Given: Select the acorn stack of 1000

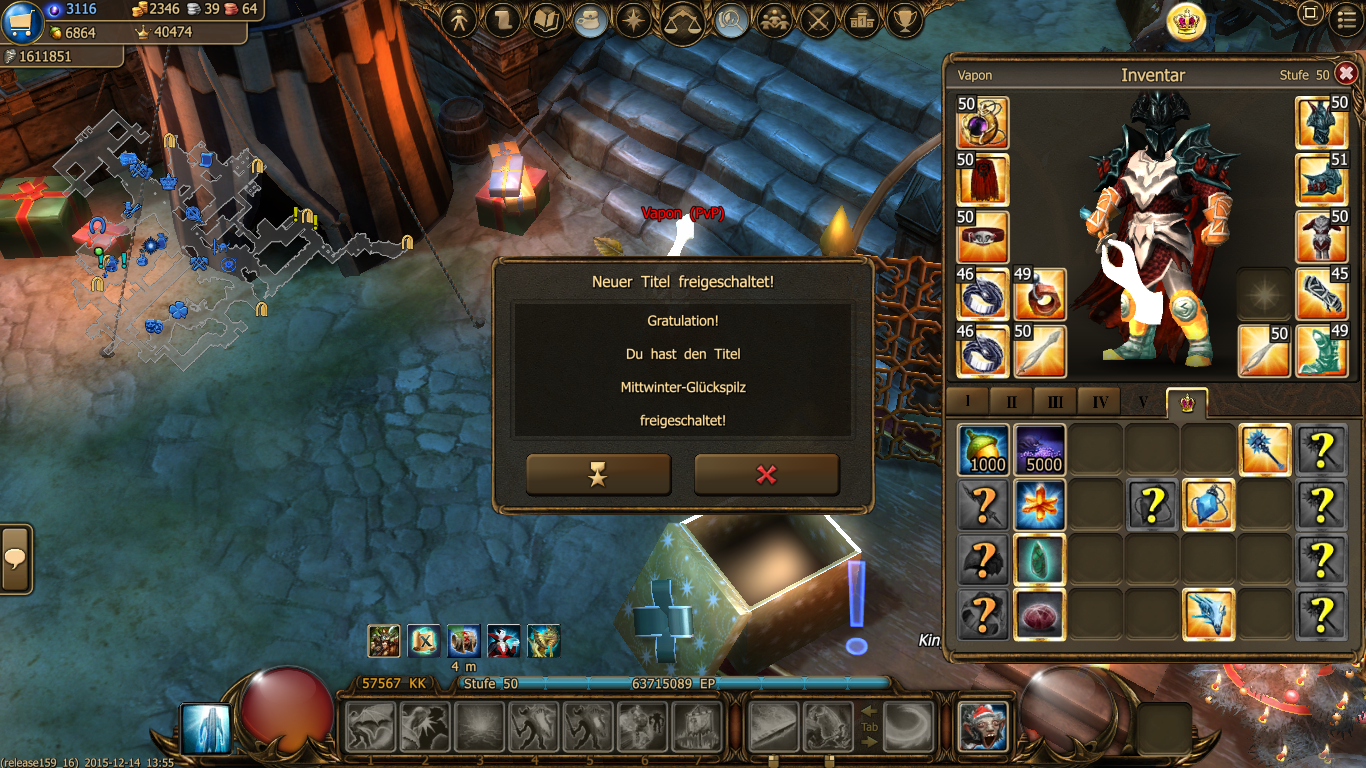Looking at the screenshot, I should [x=984, y=449].
